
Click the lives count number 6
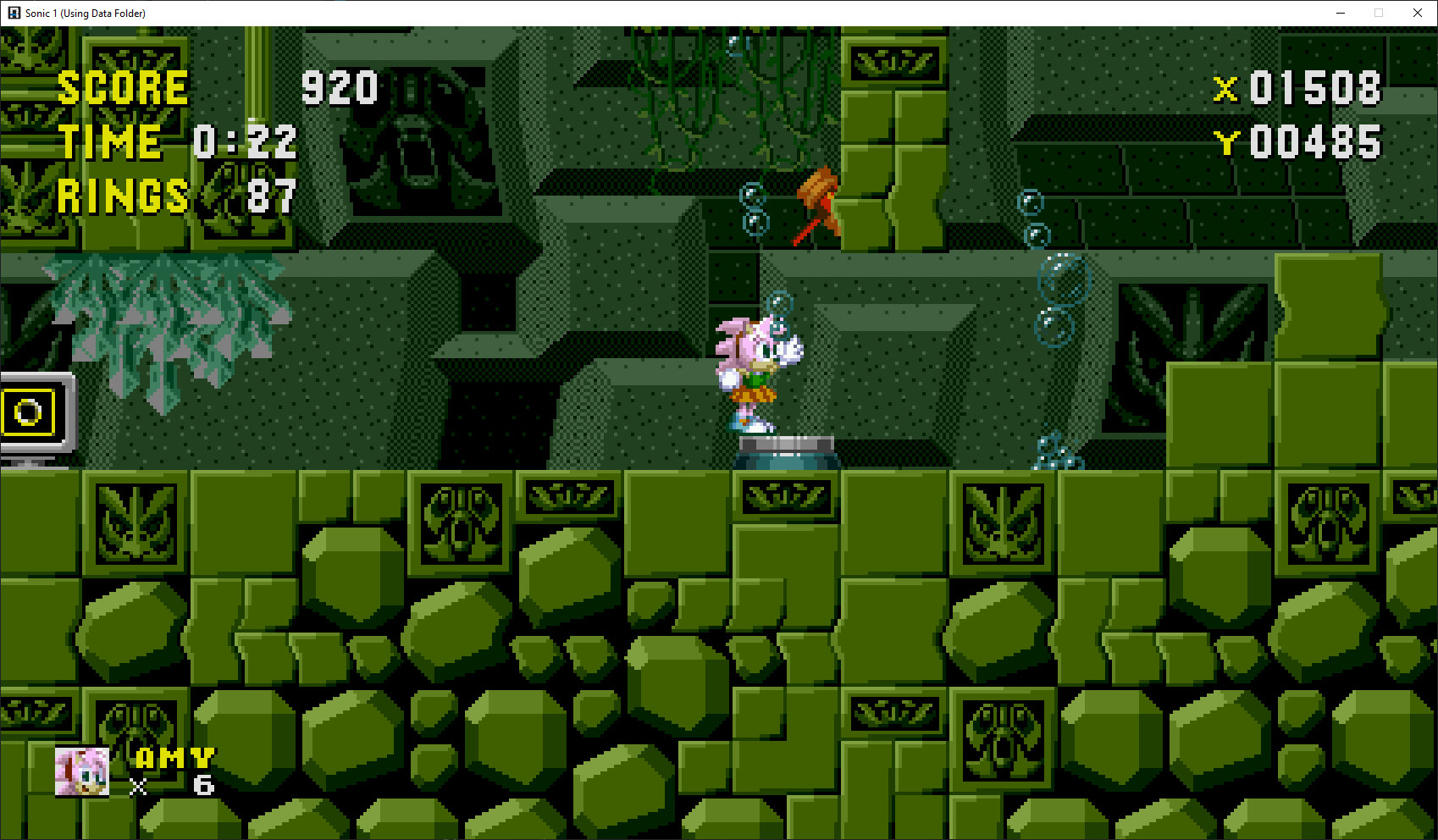coord(203,784)
